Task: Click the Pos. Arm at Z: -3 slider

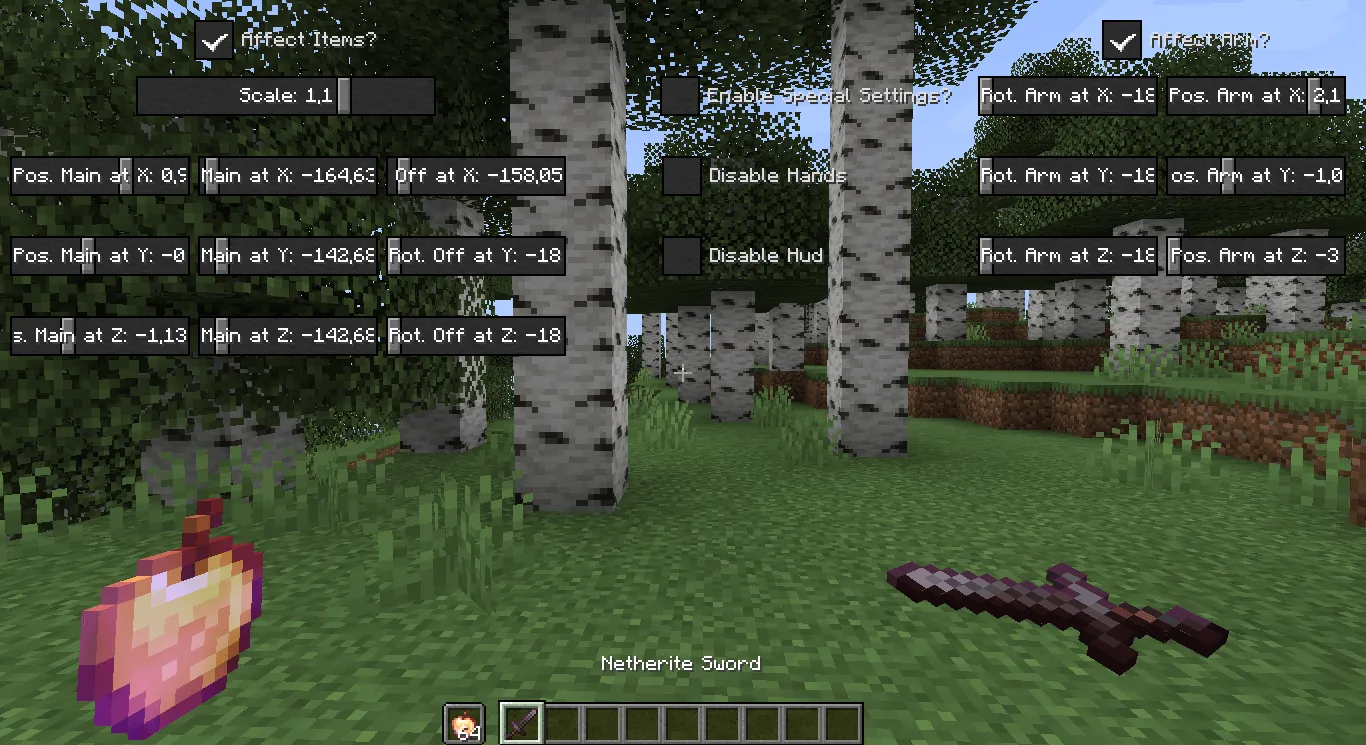Action: click(x=1256, y=255)
